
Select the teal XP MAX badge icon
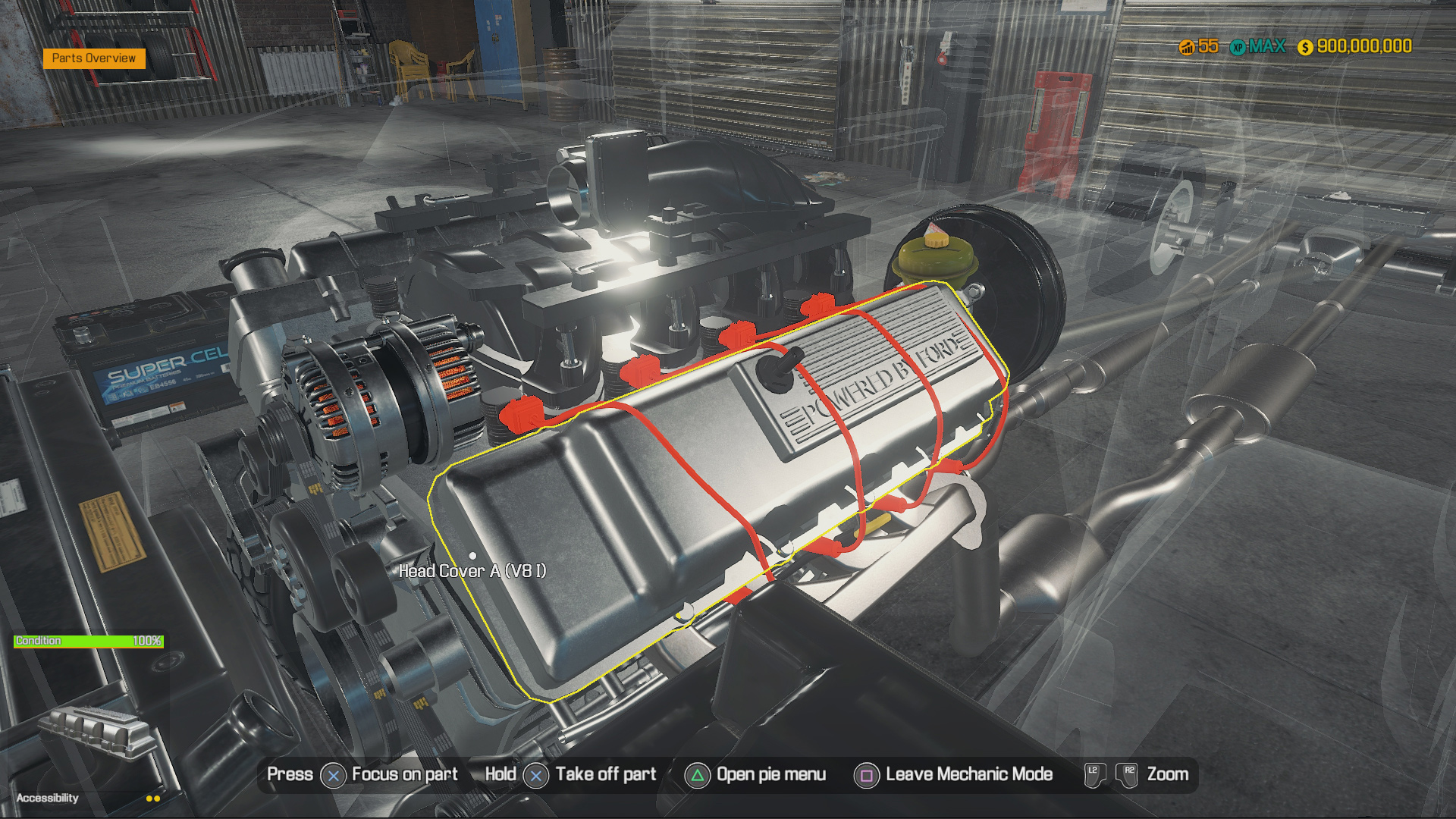(1239, 46)
